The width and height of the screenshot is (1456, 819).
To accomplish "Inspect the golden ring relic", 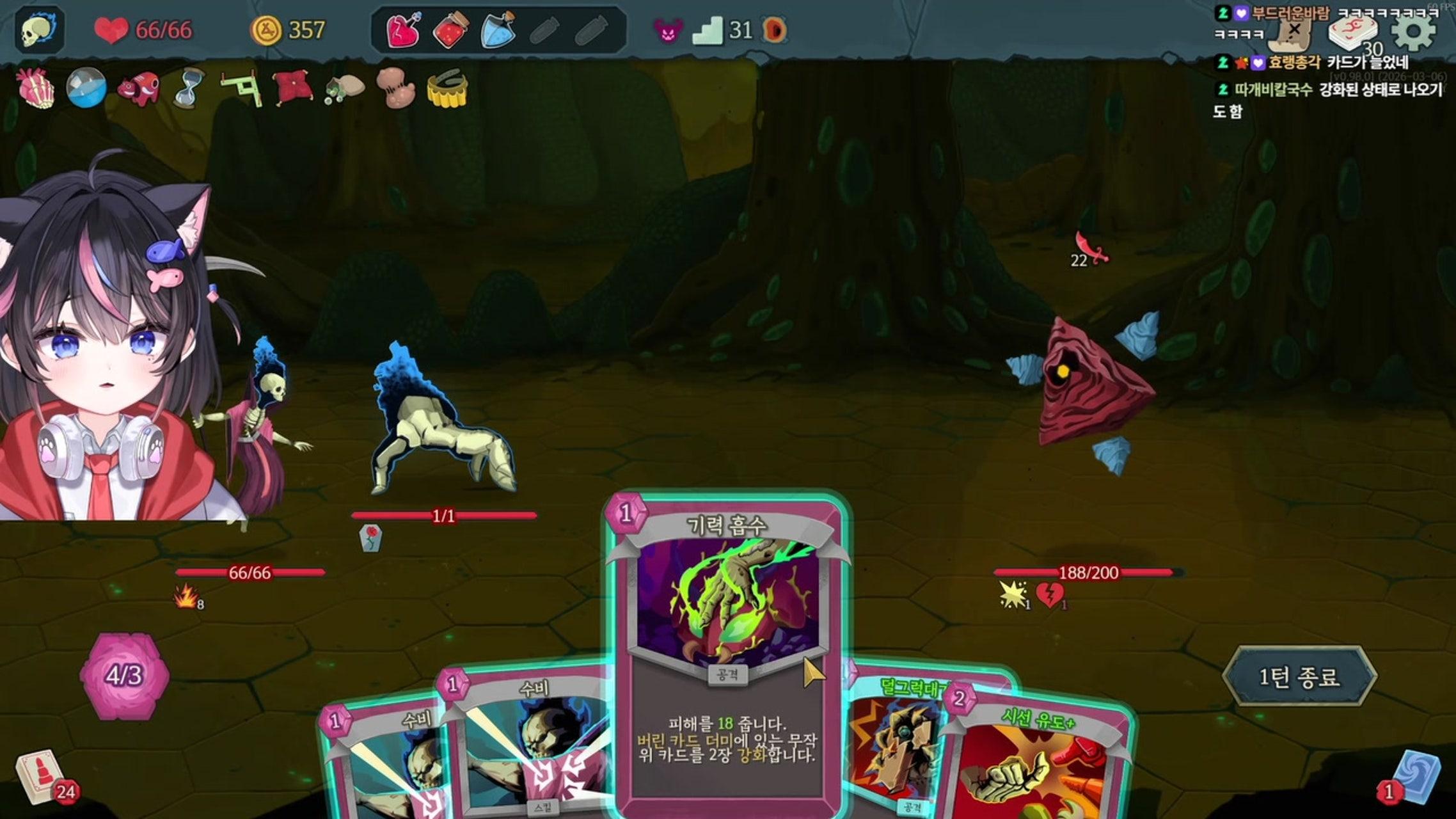I will [447, 88].
